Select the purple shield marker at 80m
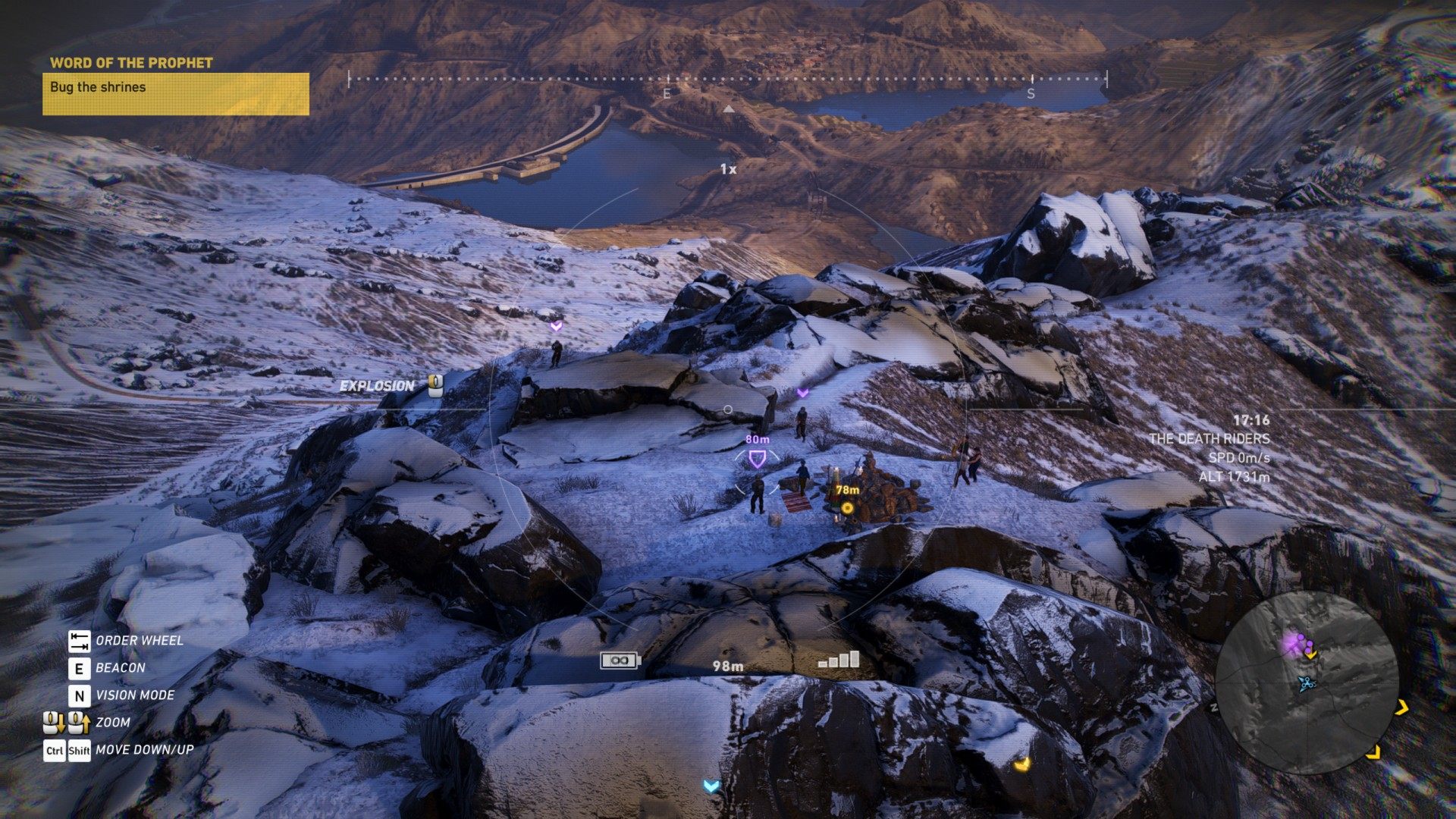1456x819 pixels. (x=756, y=459)
